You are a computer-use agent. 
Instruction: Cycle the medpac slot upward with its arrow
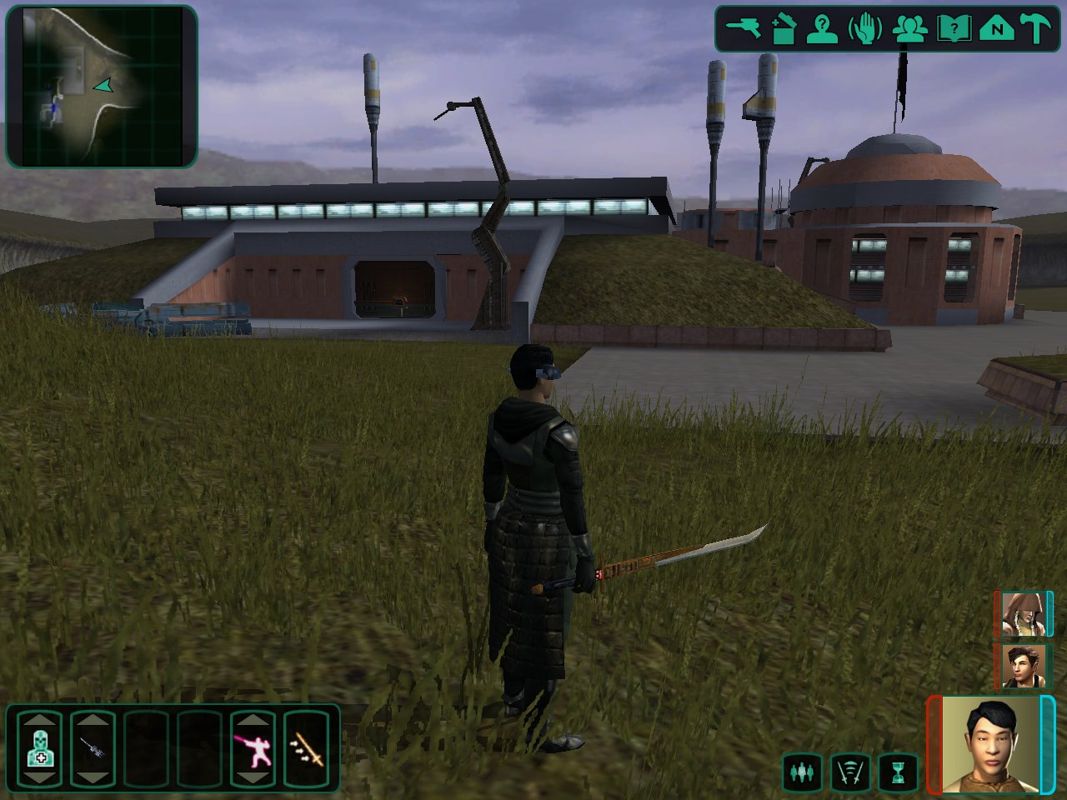[39, 719]
